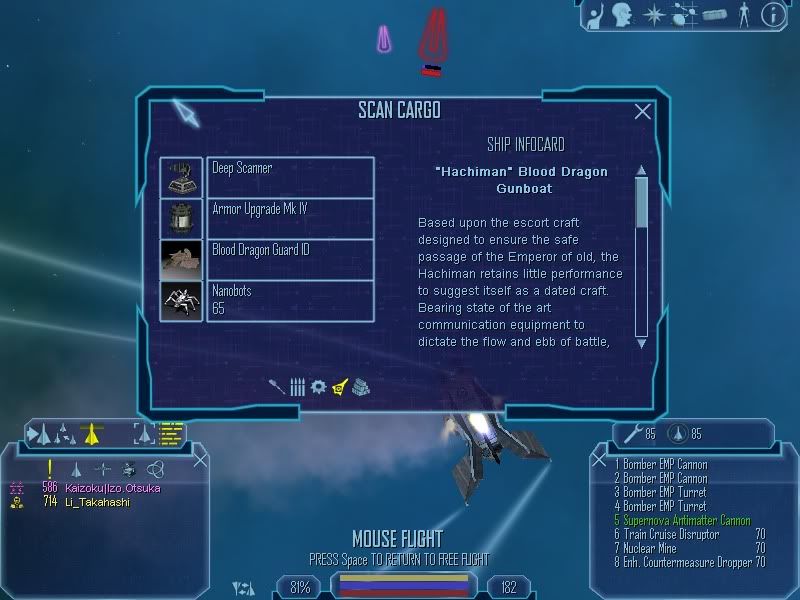Close the contact list panel
Image resolution: width=800 pixels, height=600 pixels.
pos(200,459)
